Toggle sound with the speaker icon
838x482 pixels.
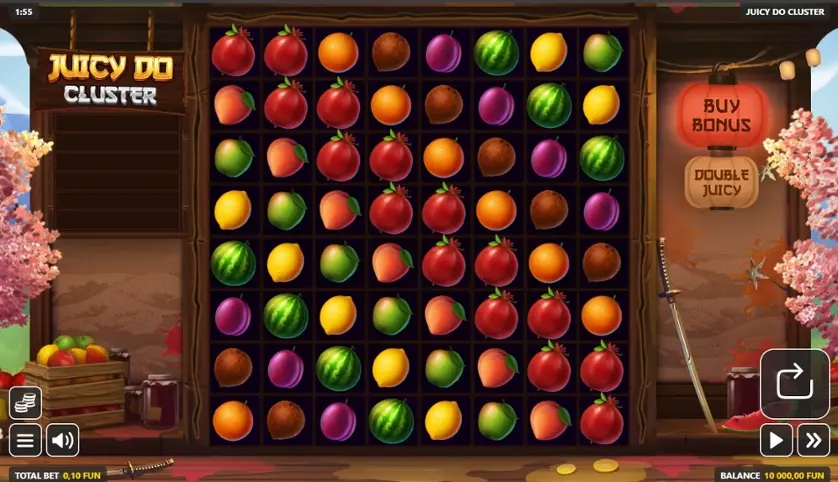[x=62, y=439]
